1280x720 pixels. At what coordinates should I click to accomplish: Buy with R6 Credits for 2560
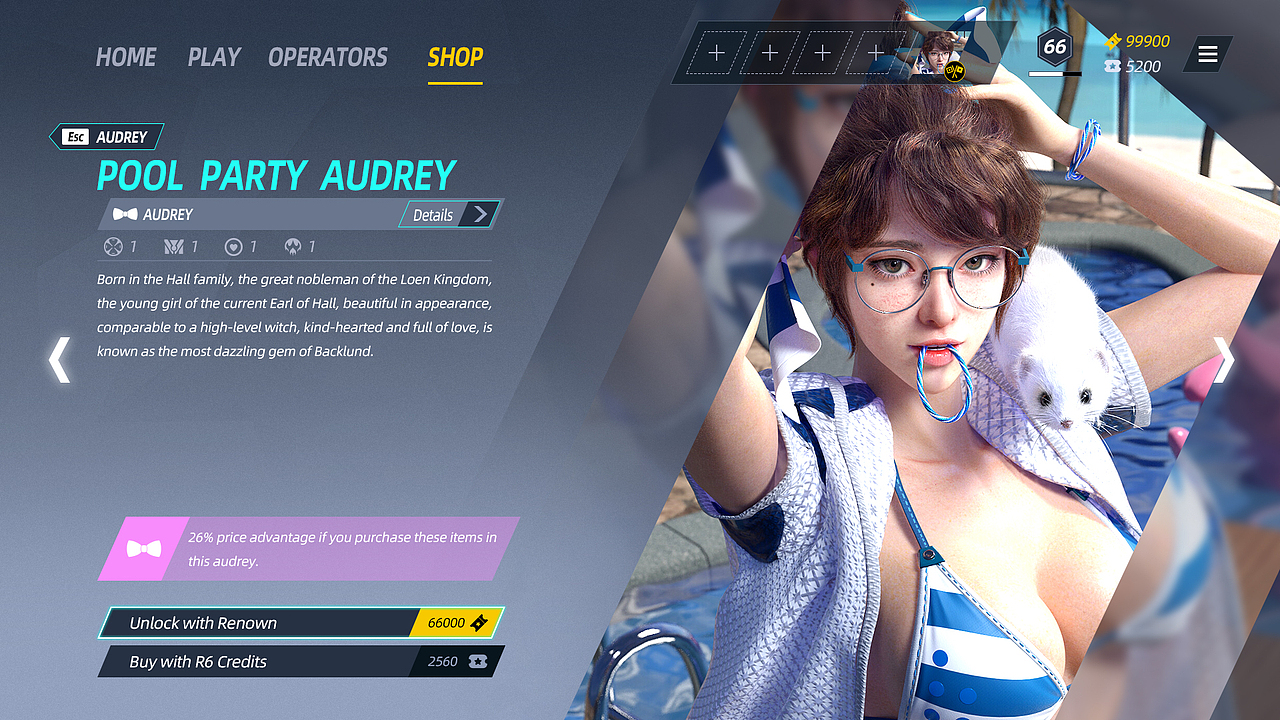300,661
